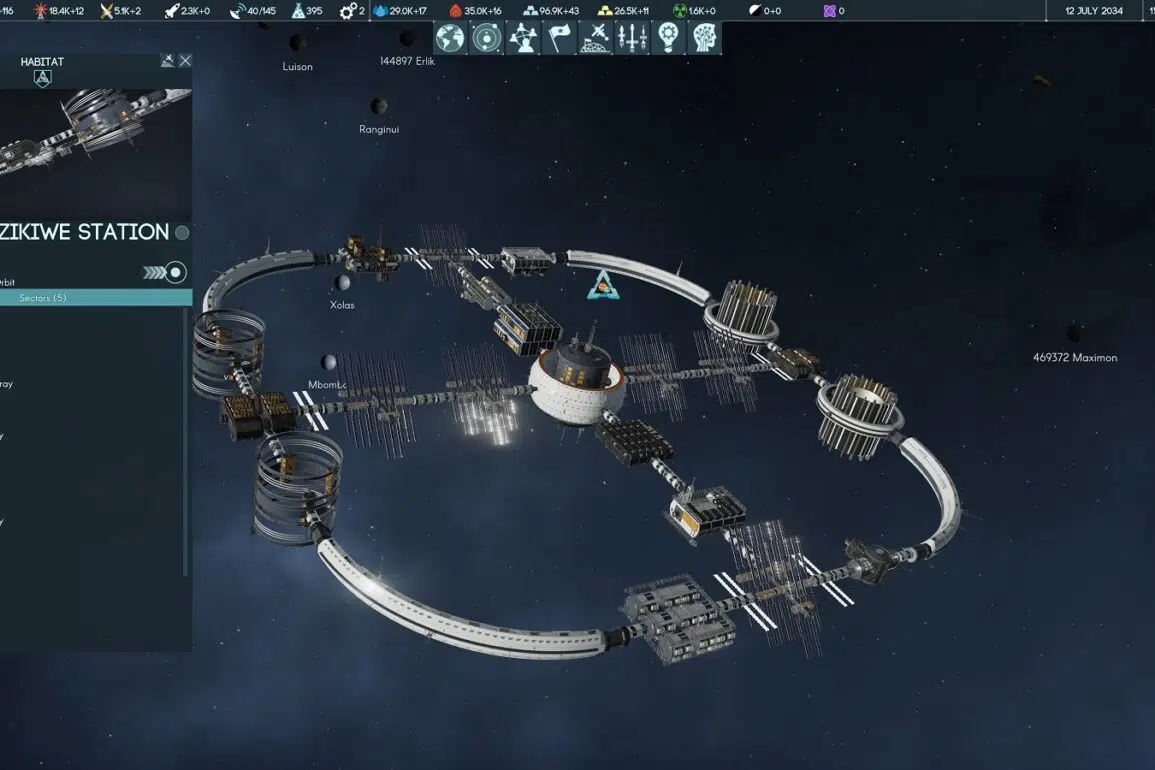Click the grey status circle beside station name
The width and height of the screenshot is (1155, 770).
pos(182,233)
